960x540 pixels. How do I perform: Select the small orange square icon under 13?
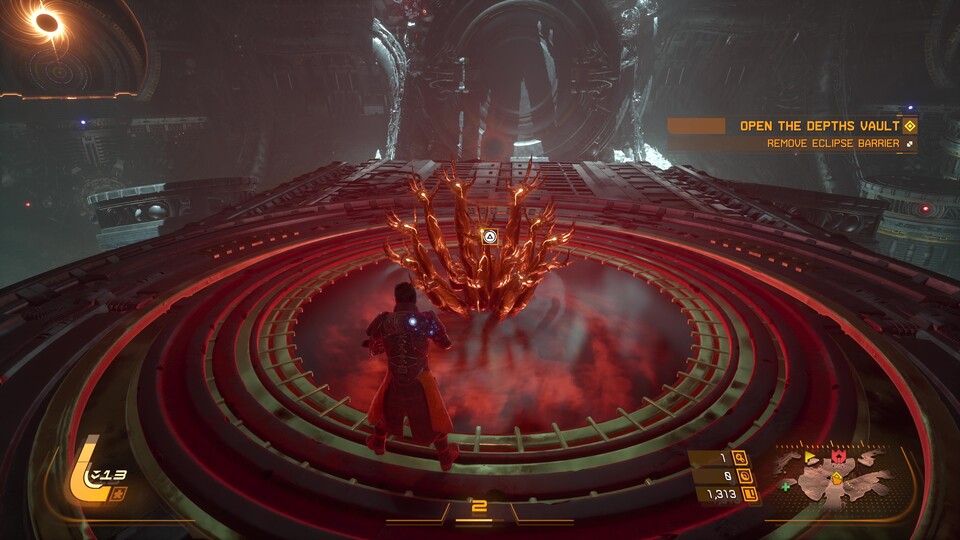120,494
